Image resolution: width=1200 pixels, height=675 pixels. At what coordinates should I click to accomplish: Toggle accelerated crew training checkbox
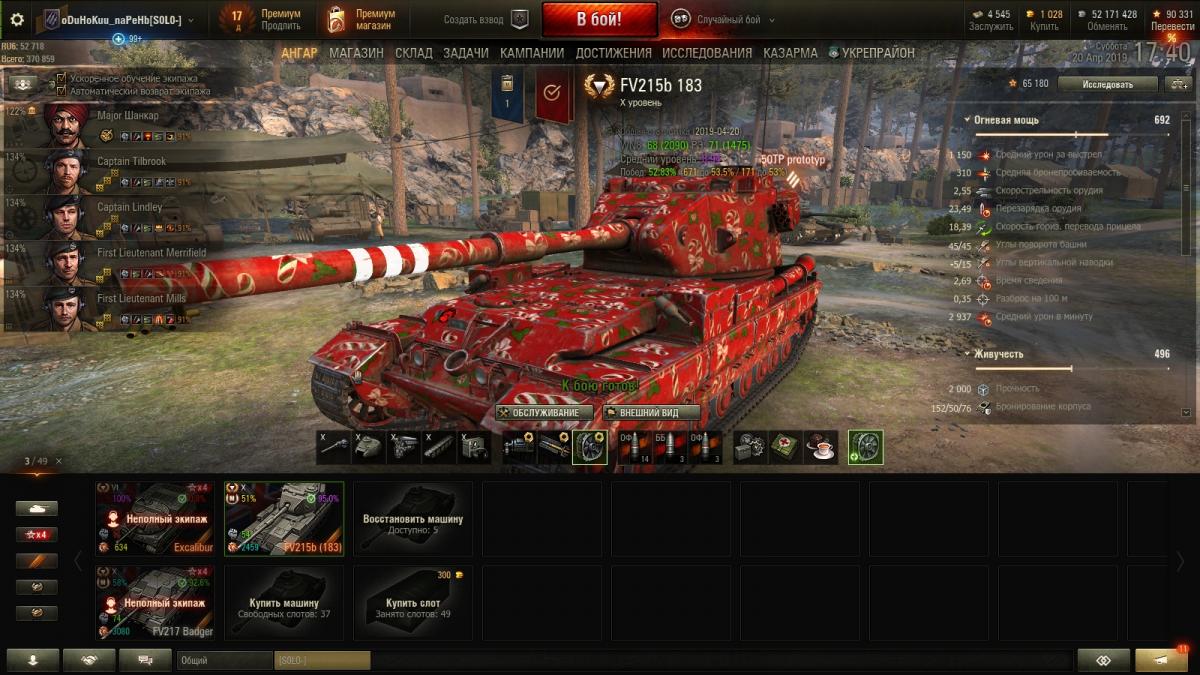click(62, 78)
